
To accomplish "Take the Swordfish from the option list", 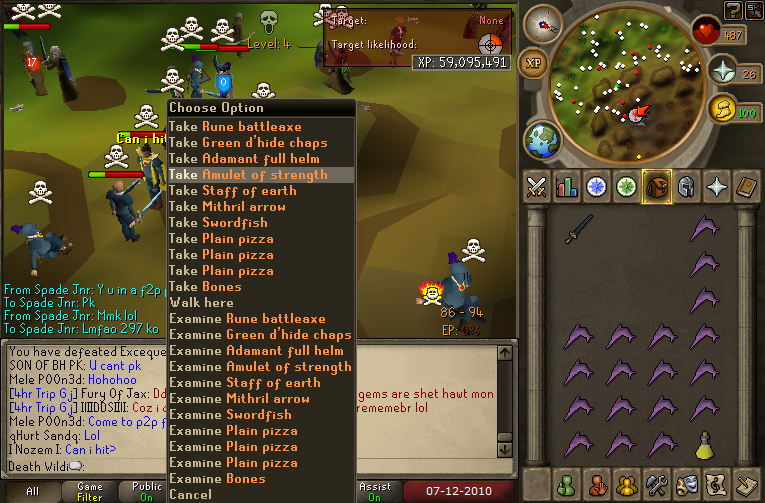I will click(x=220, y=223).
